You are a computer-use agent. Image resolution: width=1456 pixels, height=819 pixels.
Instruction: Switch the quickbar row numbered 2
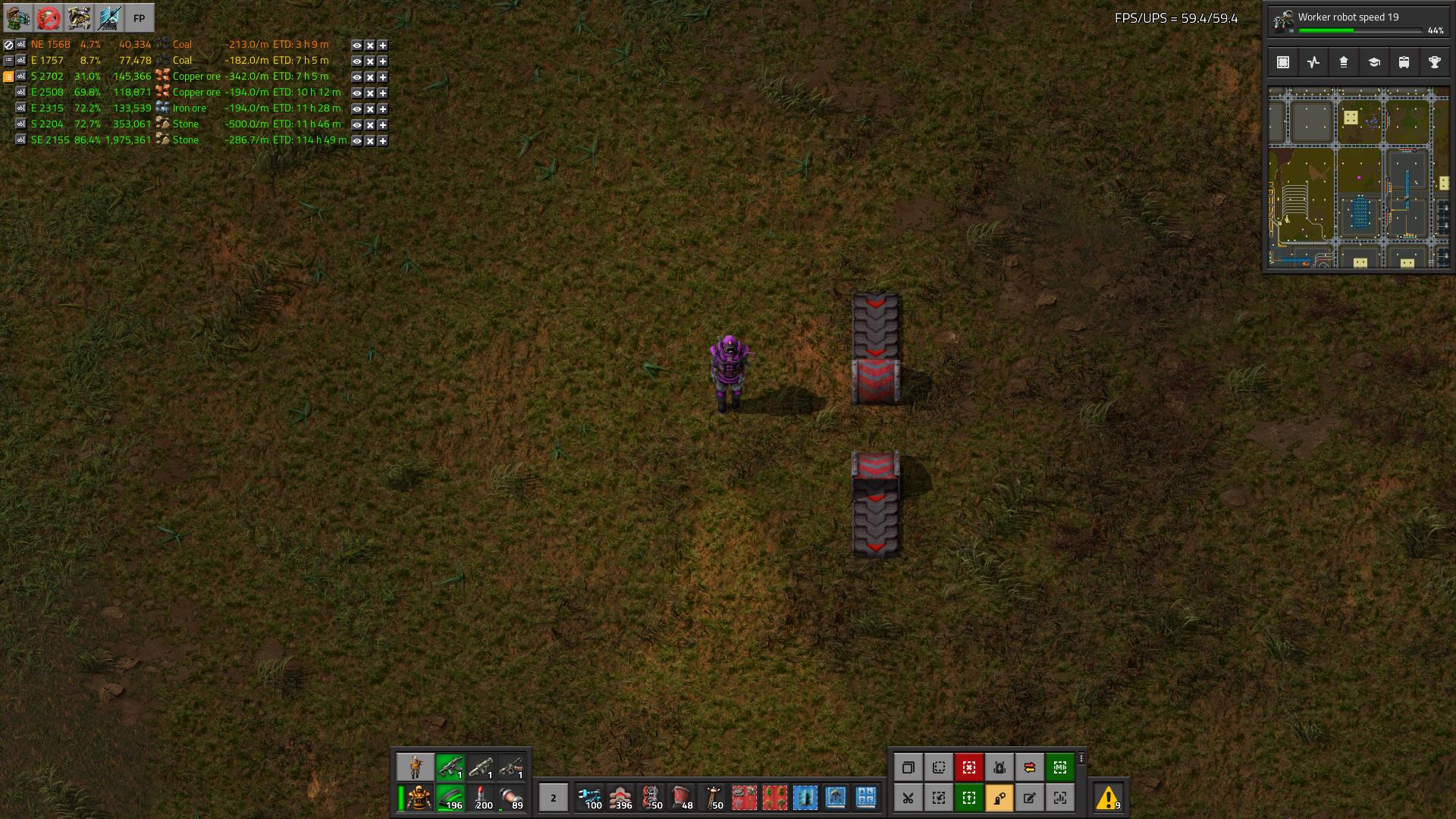point(553,798)
